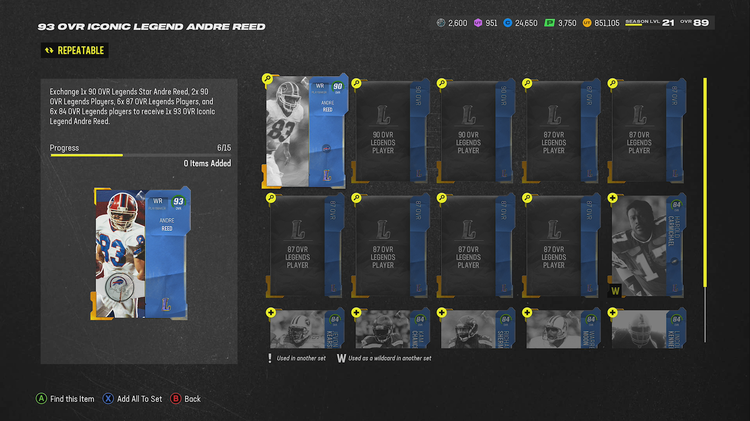Go Back using the bottom bar label
Image resolution: width=750 pixels, height=421 pixels.
coord(192,399)
